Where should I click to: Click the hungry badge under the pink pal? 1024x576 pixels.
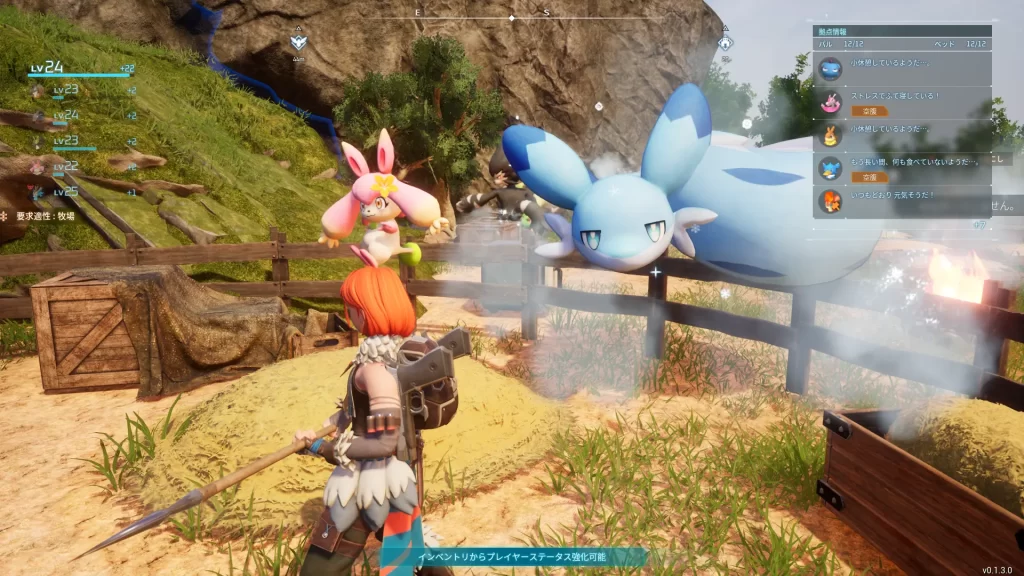[869, 111]
